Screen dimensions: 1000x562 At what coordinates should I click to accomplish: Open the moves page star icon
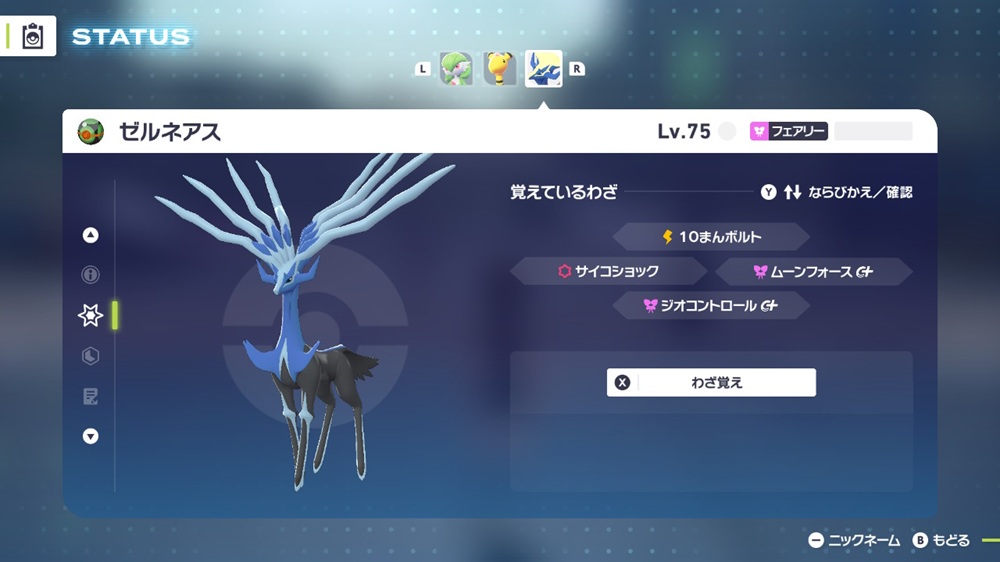coord(91,316)
